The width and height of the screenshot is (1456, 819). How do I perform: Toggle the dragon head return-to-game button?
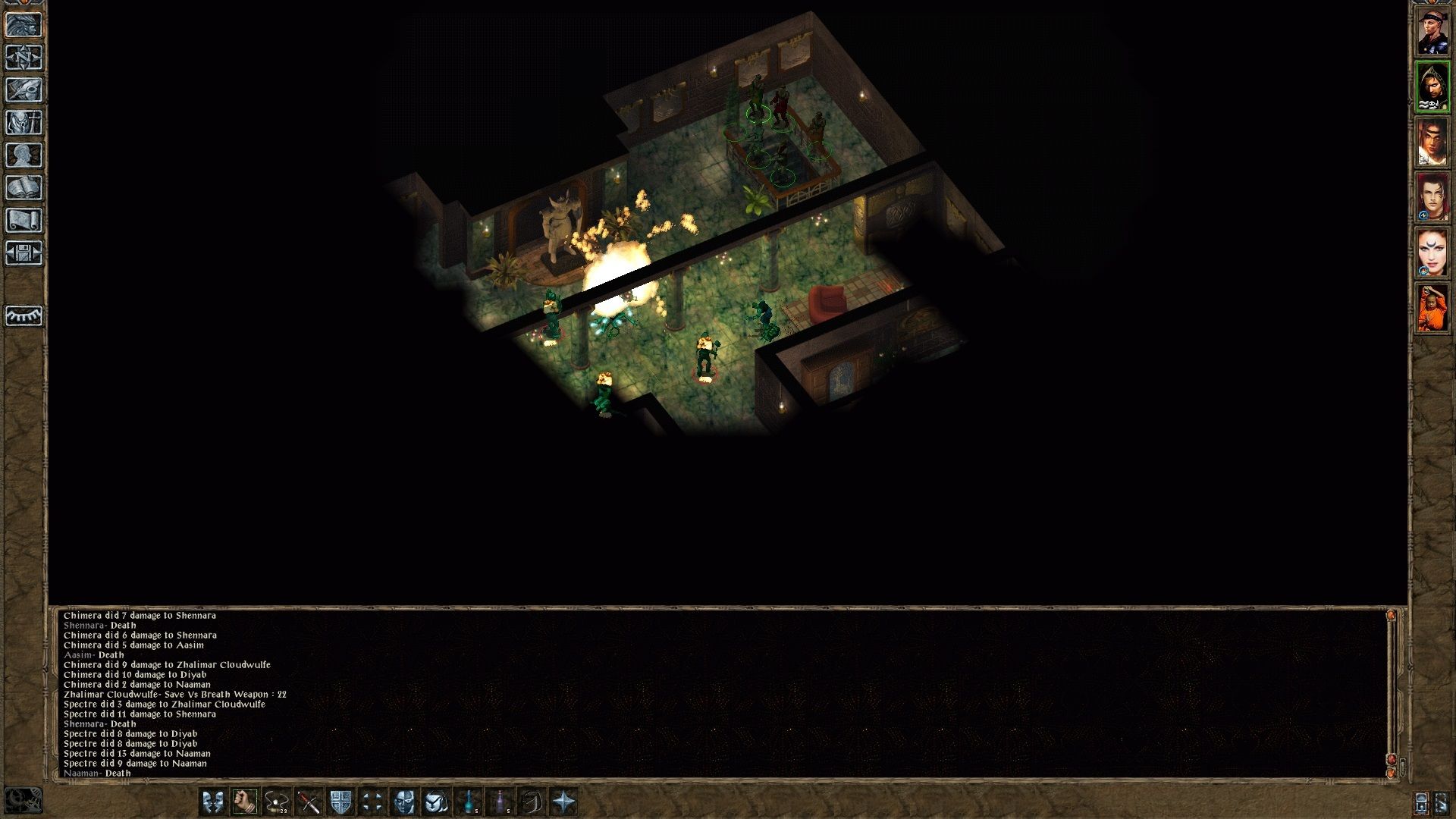[x=23, y=24]
